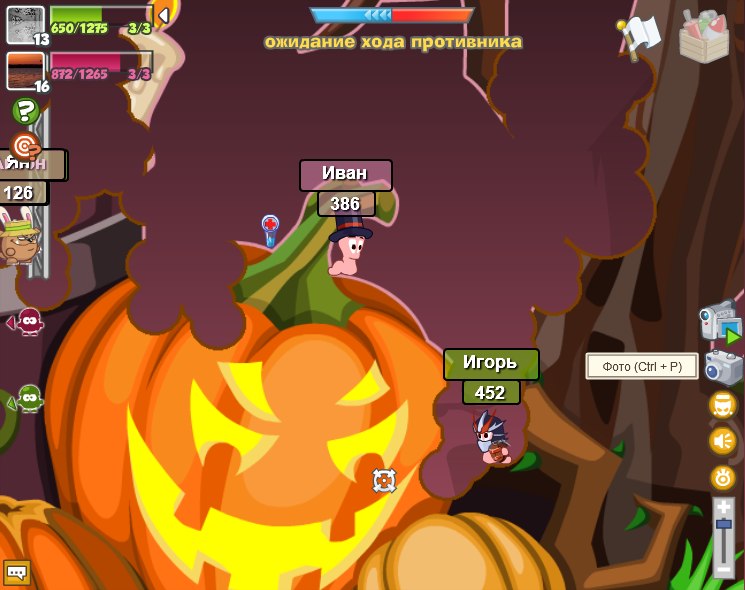Zoom out with the minus button

coord(723,569)
